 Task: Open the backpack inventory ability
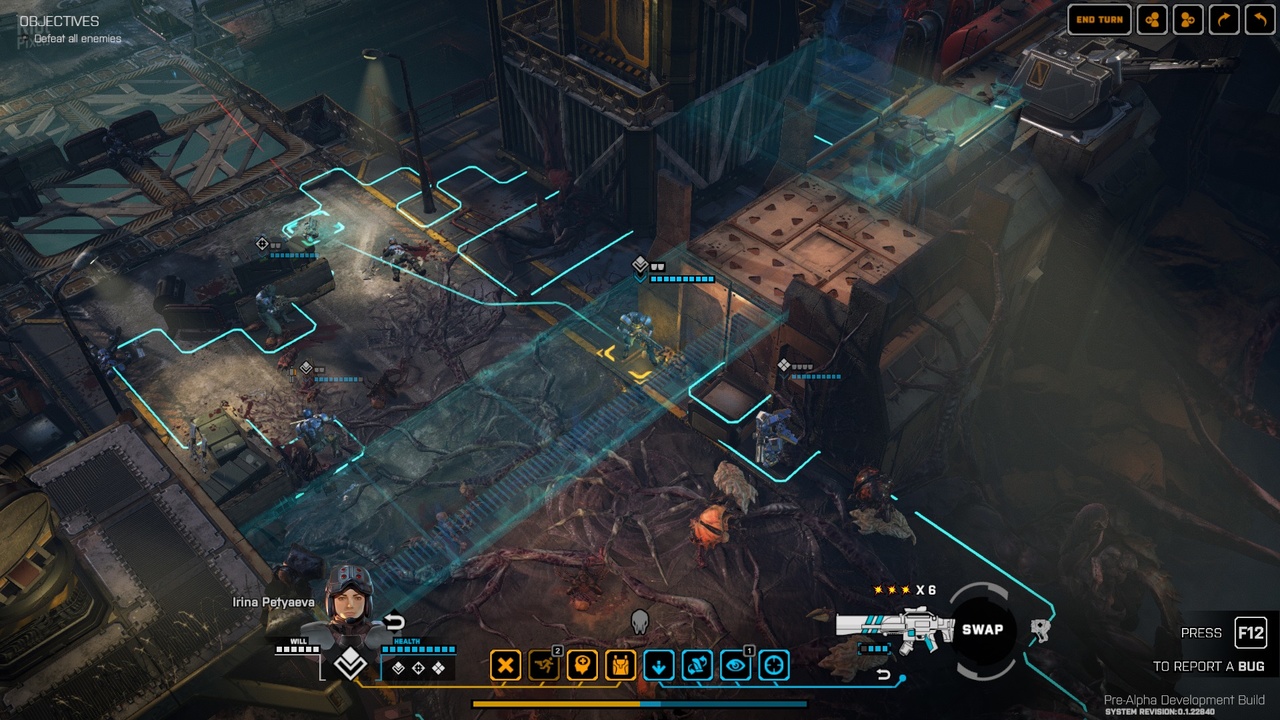tap(620, 665)
